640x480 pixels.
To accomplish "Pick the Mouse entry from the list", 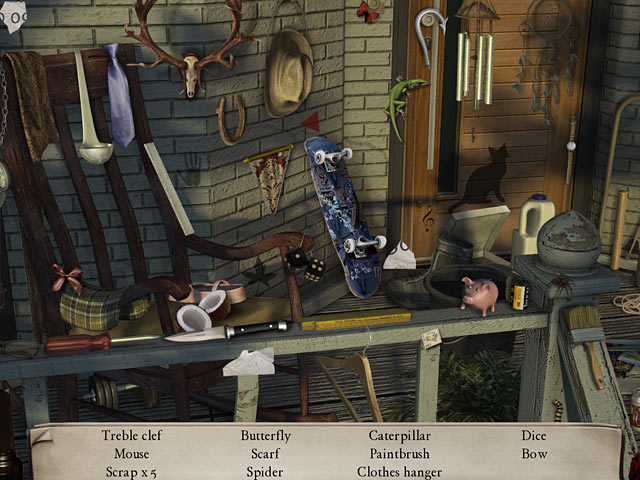I will (131, 454).
